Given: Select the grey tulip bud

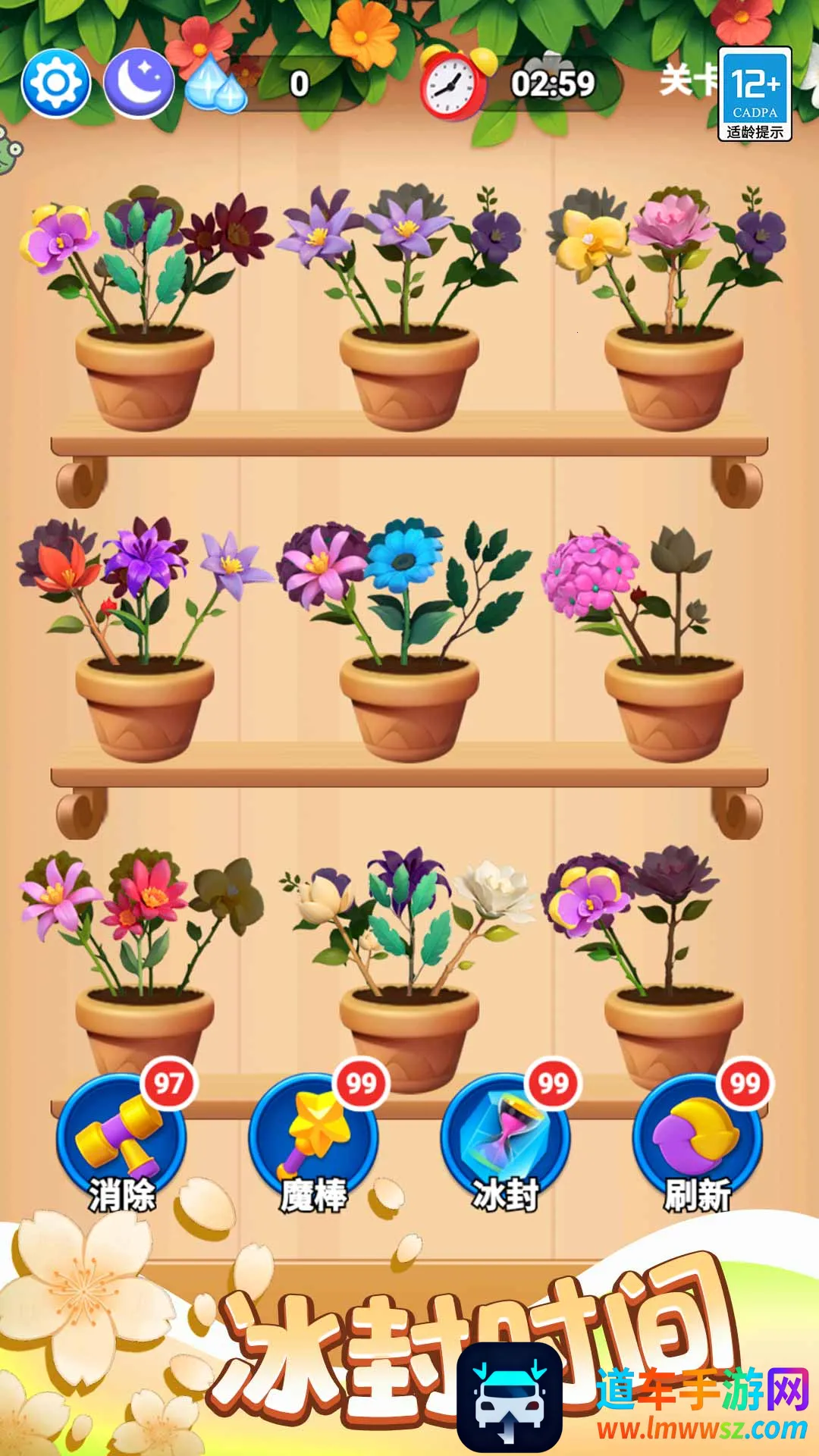Looking at the screenshot, I should click(x=679, y=550).
